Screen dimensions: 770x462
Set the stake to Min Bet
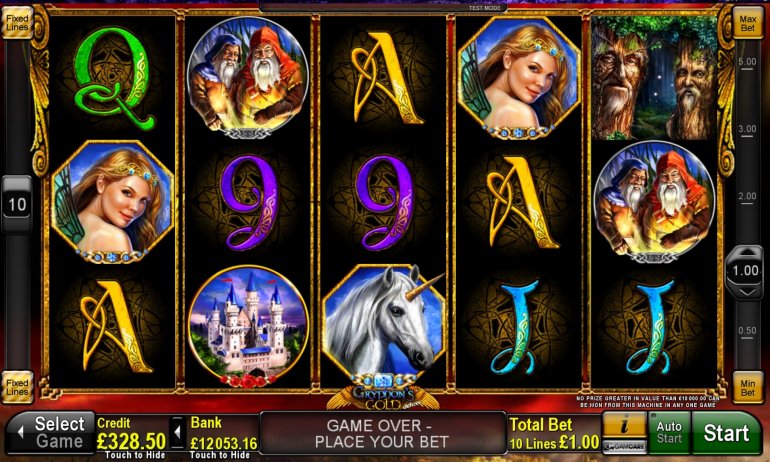point(746,388)
